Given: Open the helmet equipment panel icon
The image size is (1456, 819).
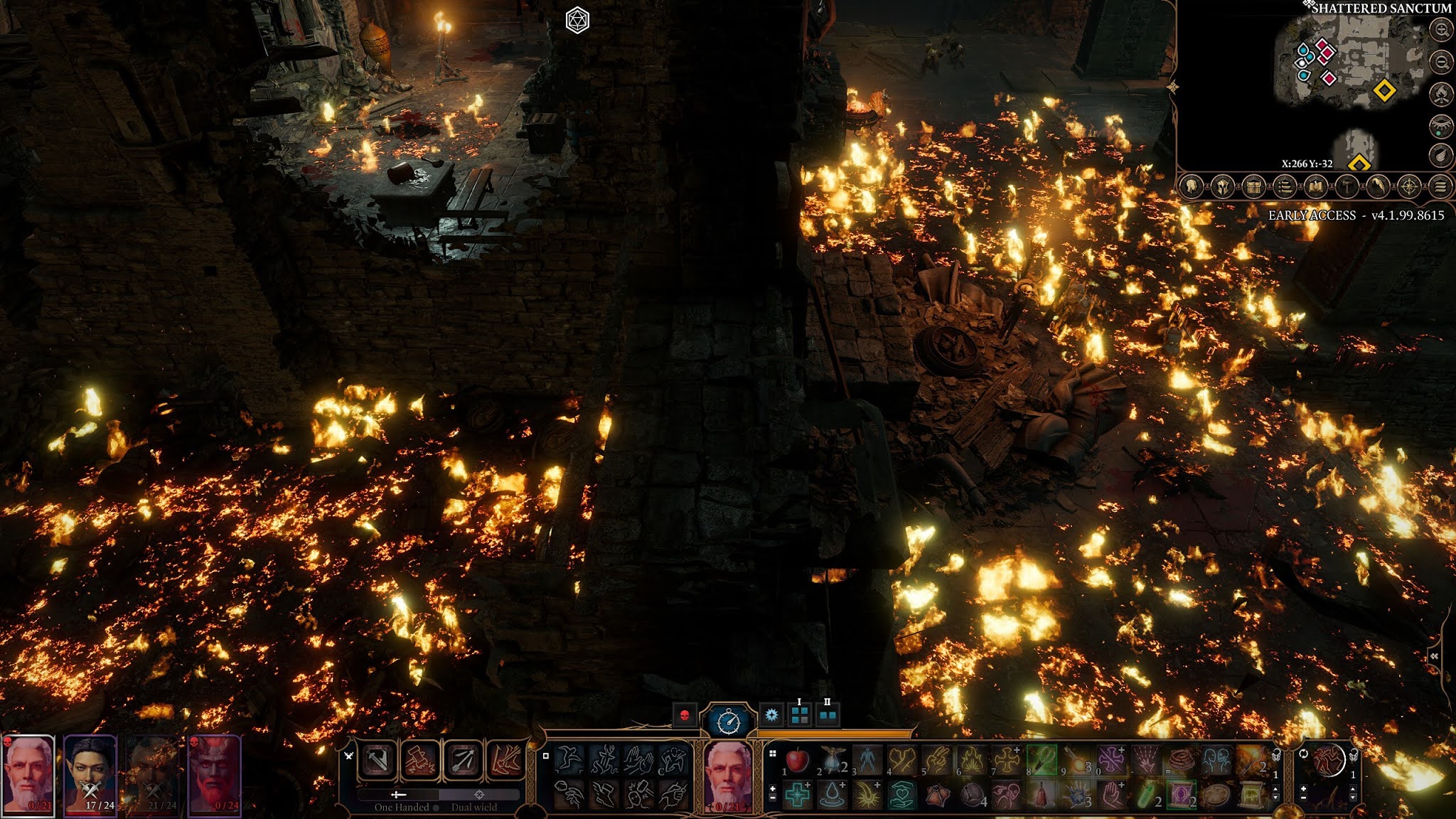Looking at the screenshot, I should point(1222,187).
